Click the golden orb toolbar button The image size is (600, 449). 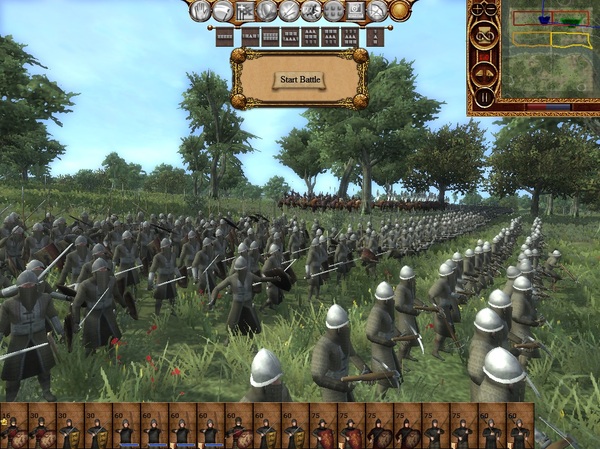(399, 11)
